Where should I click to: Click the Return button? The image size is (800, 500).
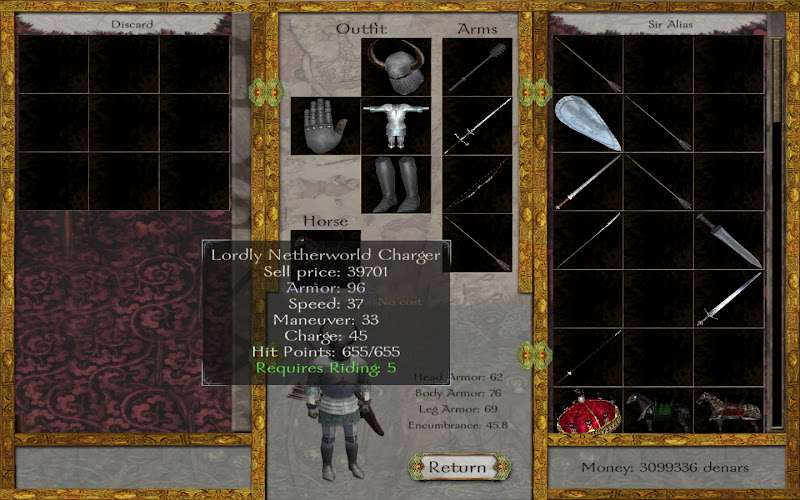point(456,467)
